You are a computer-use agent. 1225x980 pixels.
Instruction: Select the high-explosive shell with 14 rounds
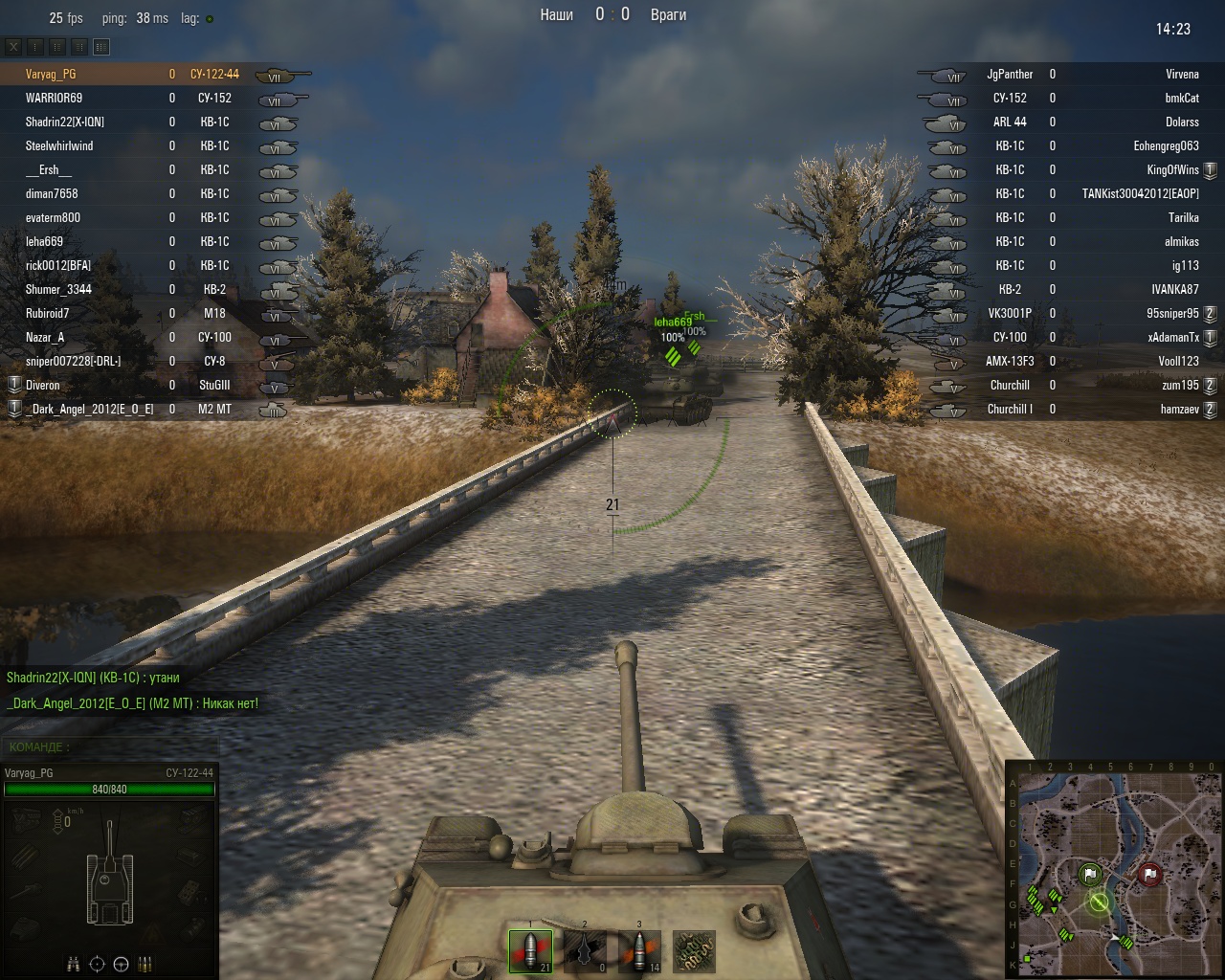pyautogui.click(x=639, y=951)
